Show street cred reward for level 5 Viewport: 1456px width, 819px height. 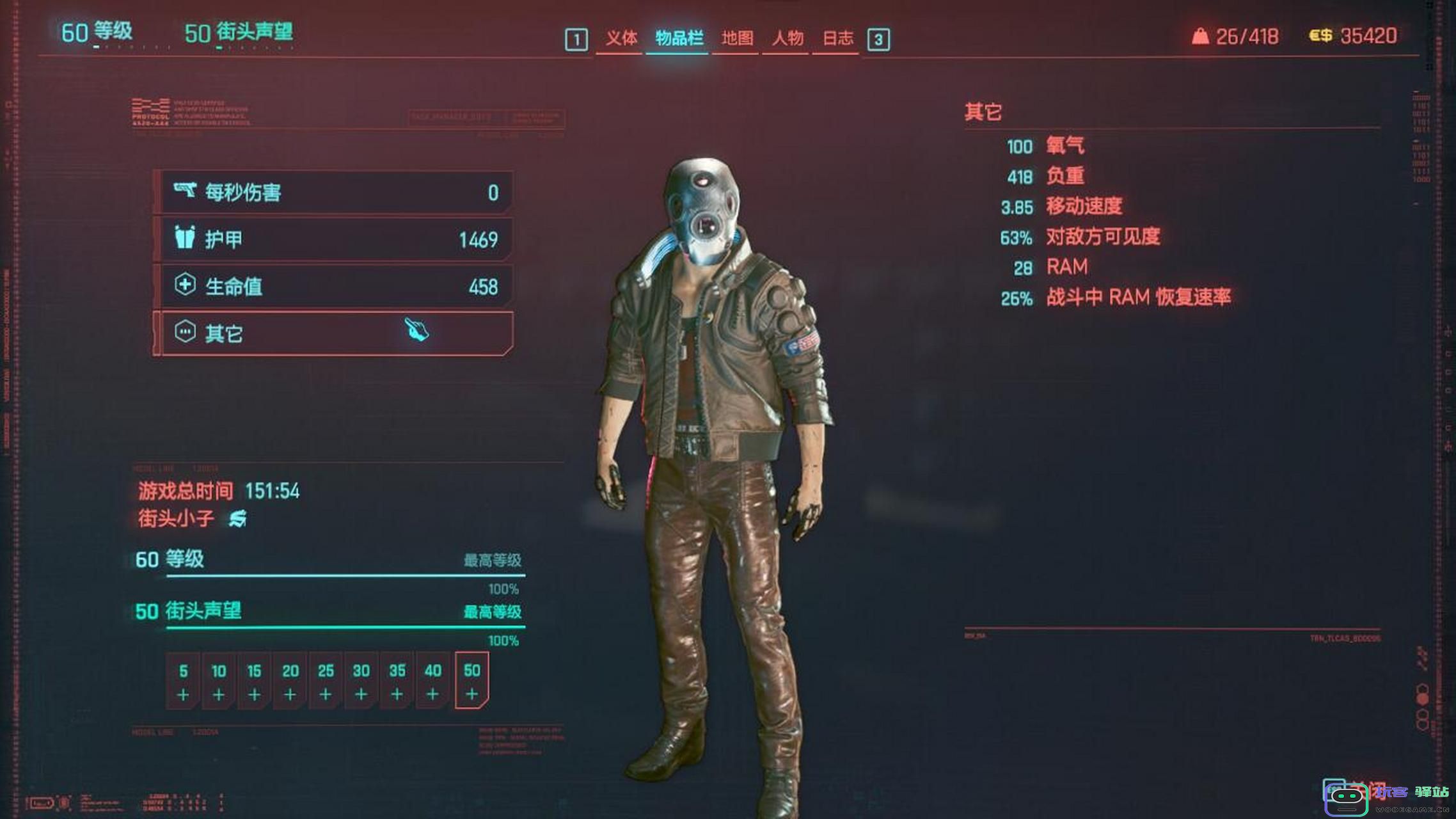pyautogui.click(x=183, y=681)
